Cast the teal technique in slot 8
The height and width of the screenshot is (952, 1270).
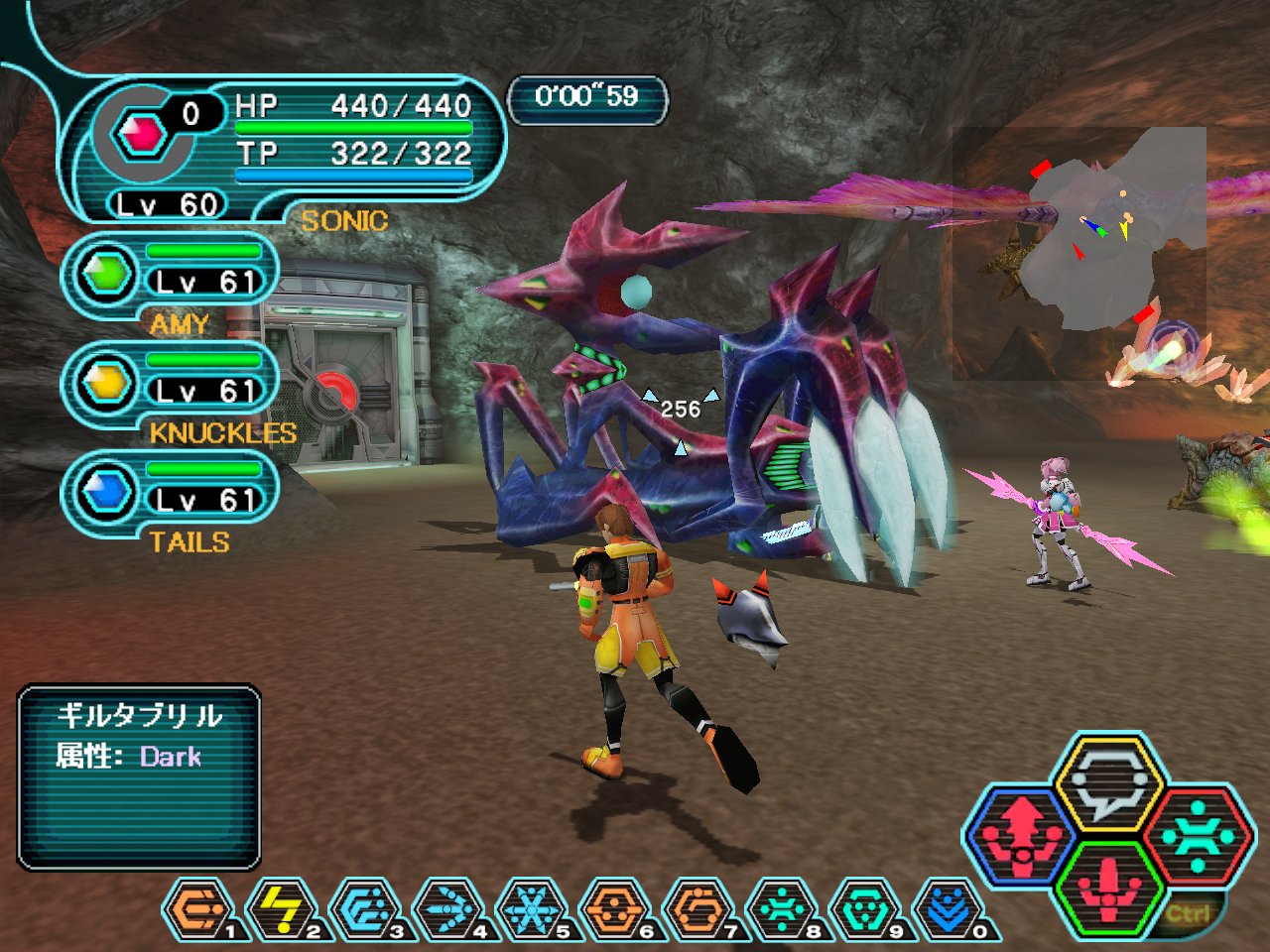click(782, 909)
